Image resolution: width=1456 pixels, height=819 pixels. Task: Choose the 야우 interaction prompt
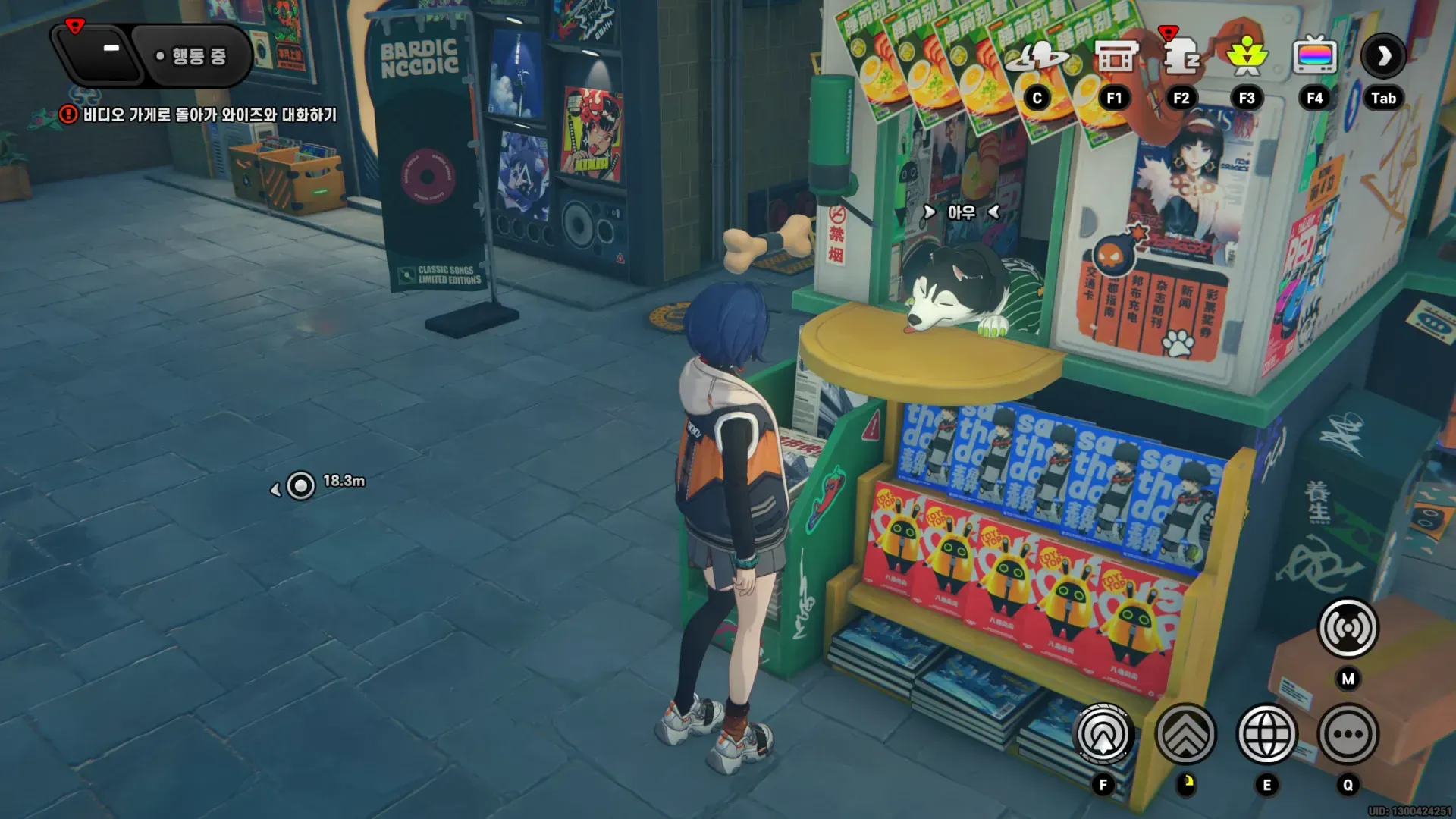tap(961, 213)
